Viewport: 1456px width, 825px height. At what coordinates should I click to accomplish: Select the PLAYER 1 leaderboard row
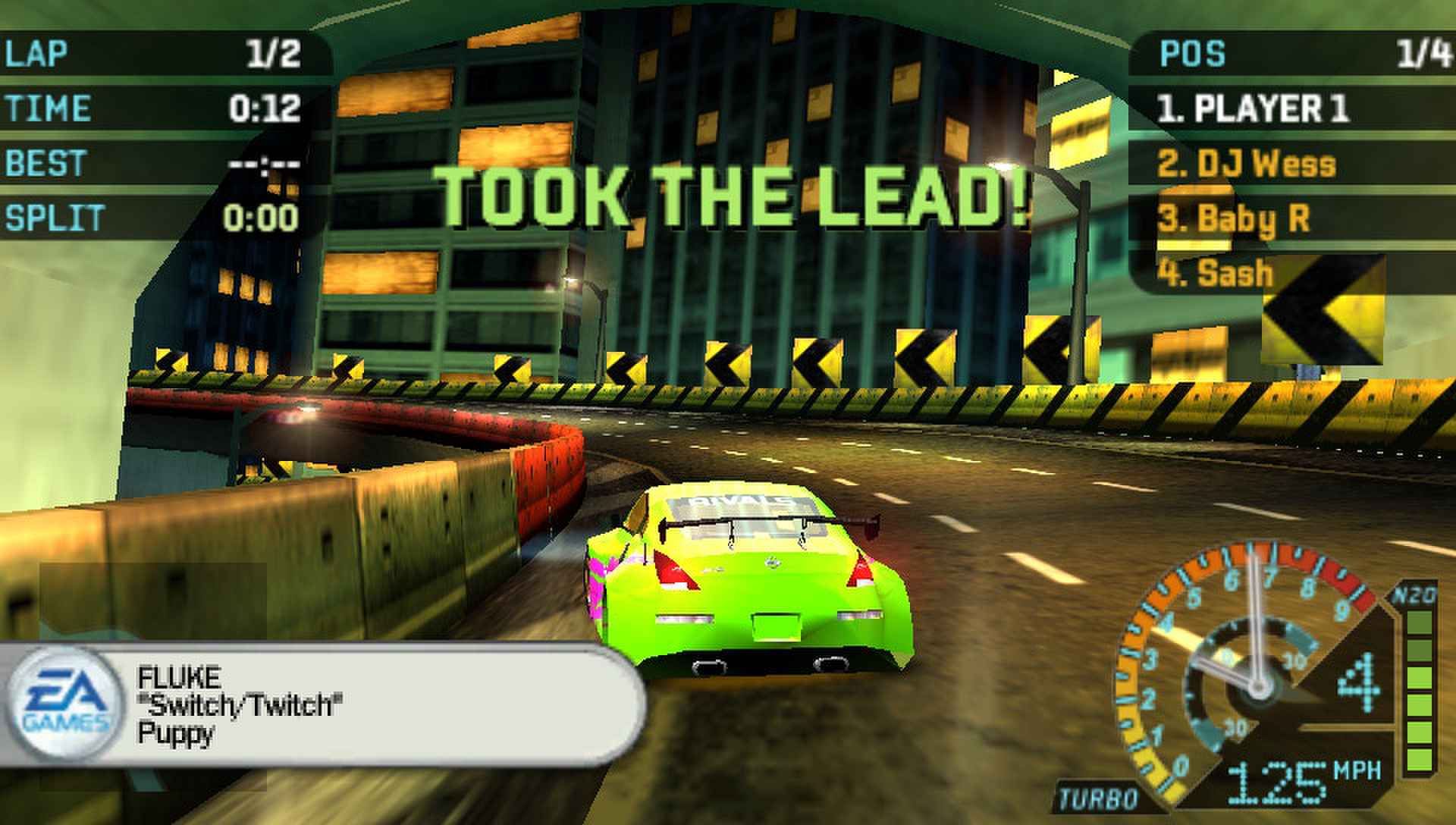(1253, 108)
